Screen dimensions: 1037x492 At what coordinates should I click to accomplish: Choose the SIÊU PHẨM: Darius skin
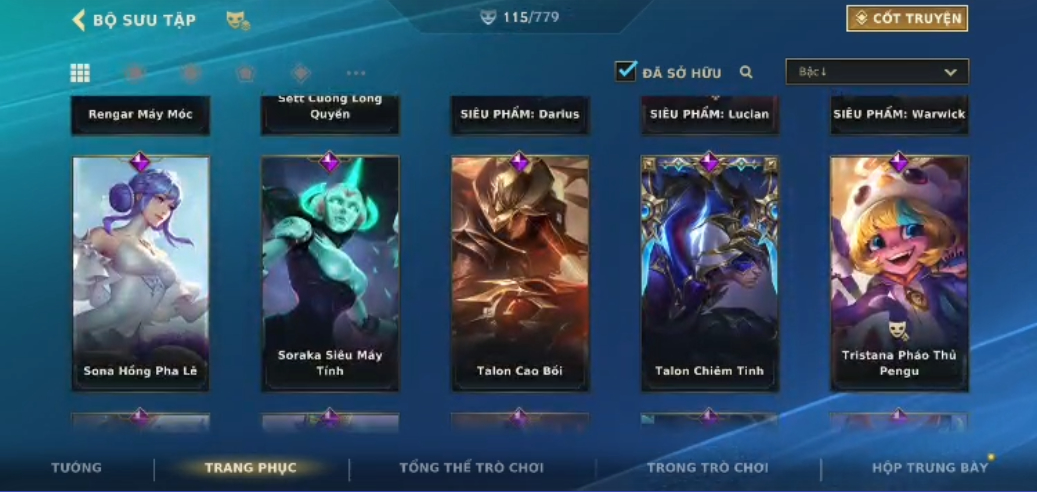[x=520, y=114]
